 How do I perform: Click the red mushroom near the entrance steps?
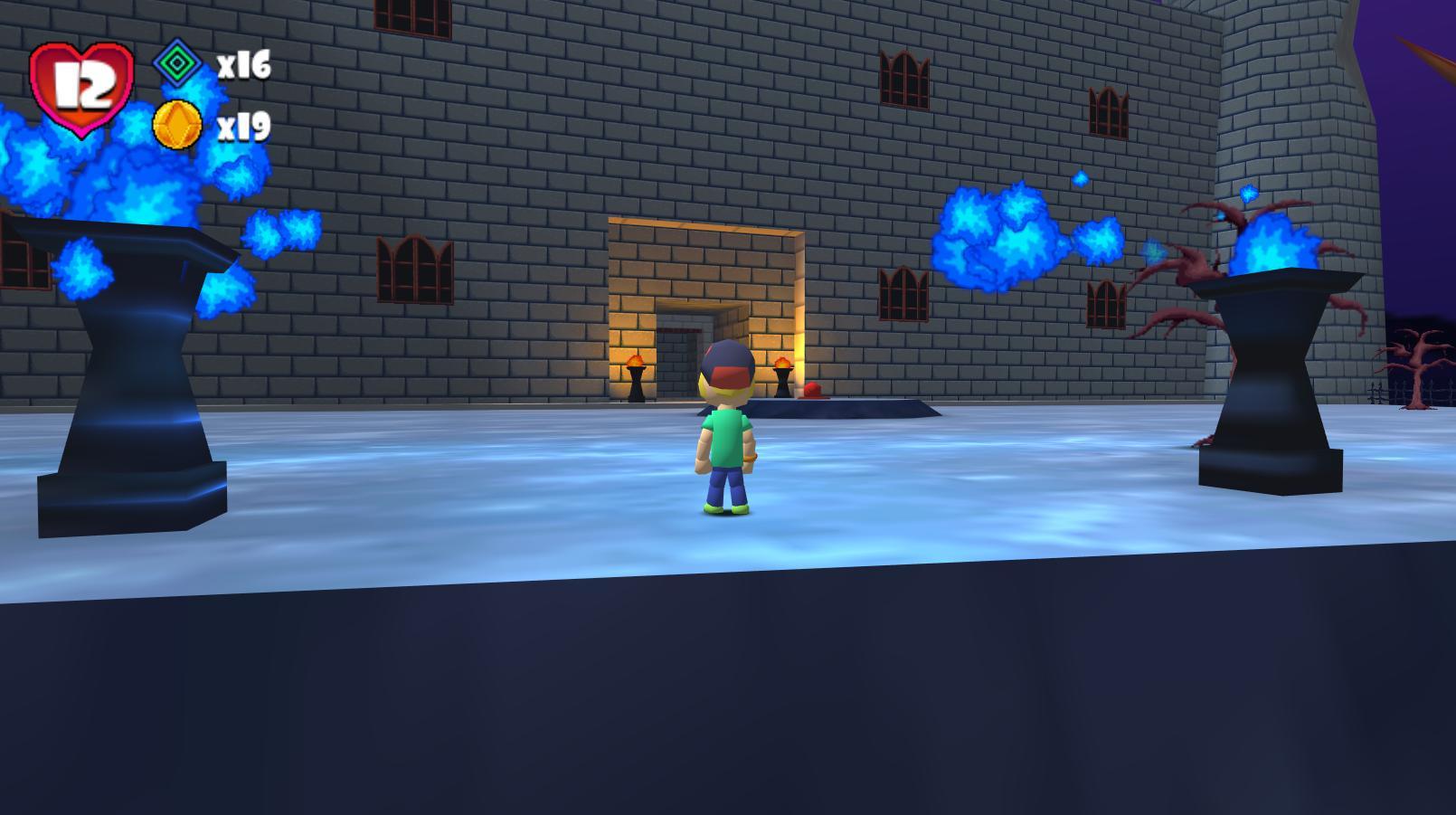tap(811, 389)
